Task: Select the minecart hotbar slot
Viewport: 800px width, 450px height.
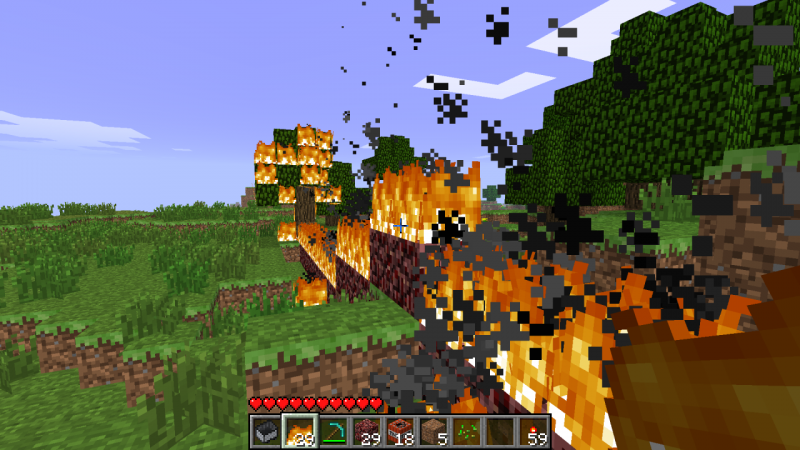Action: pyautogui.click(x=267, y=432)
